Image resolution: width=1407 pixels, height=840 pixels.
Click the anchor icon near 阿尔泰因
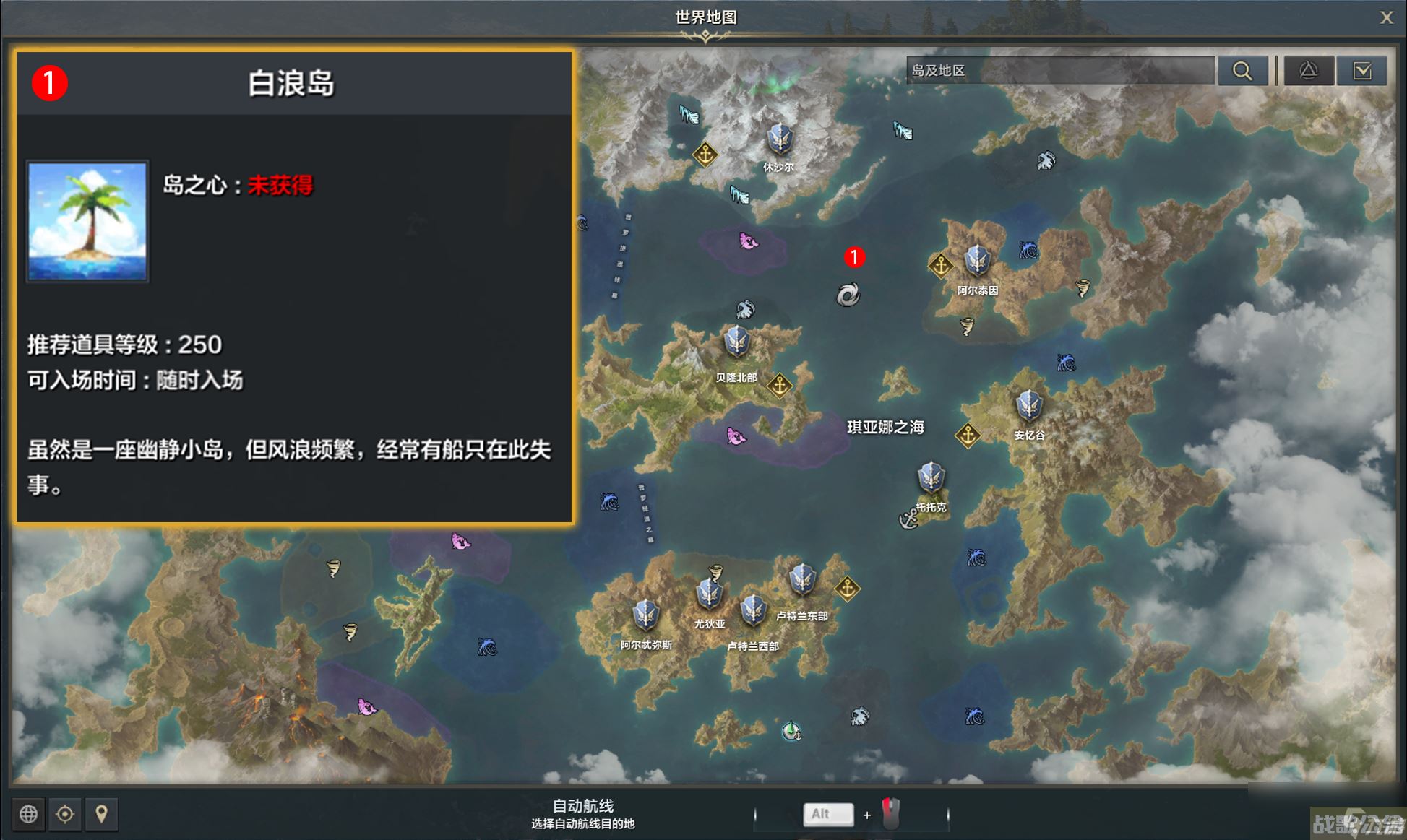942,264
